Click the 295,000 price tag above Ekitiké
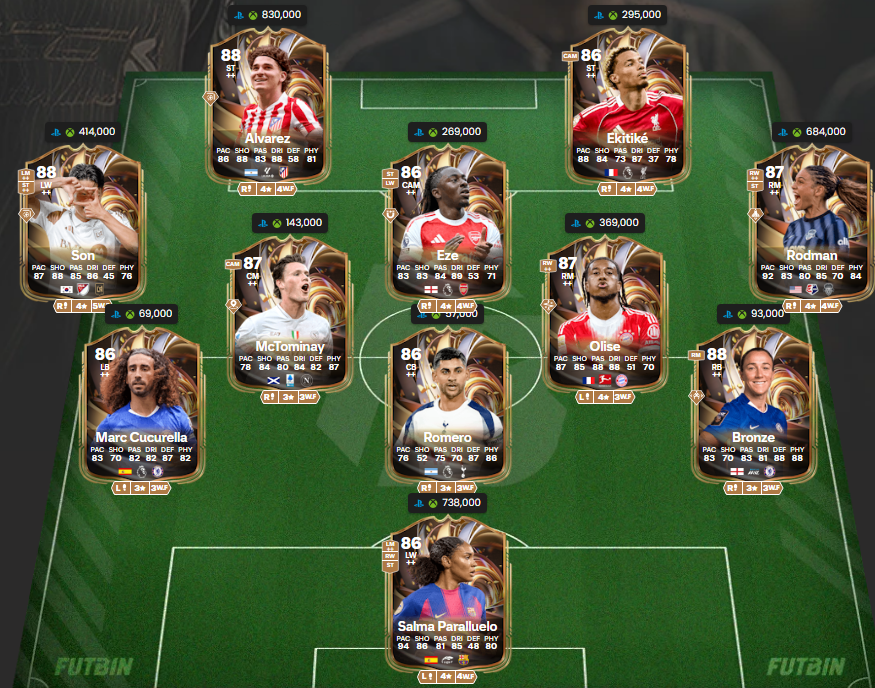 coord(627,15)
